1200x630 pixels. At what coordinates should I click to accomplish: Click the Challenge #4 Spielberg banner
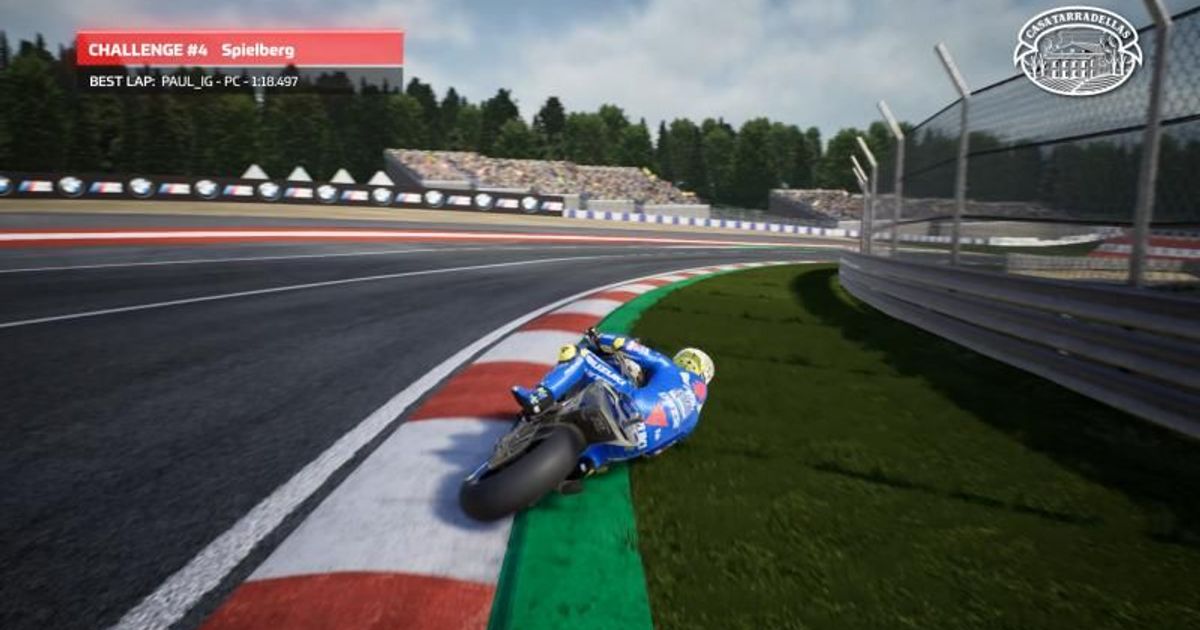point(240,49)
